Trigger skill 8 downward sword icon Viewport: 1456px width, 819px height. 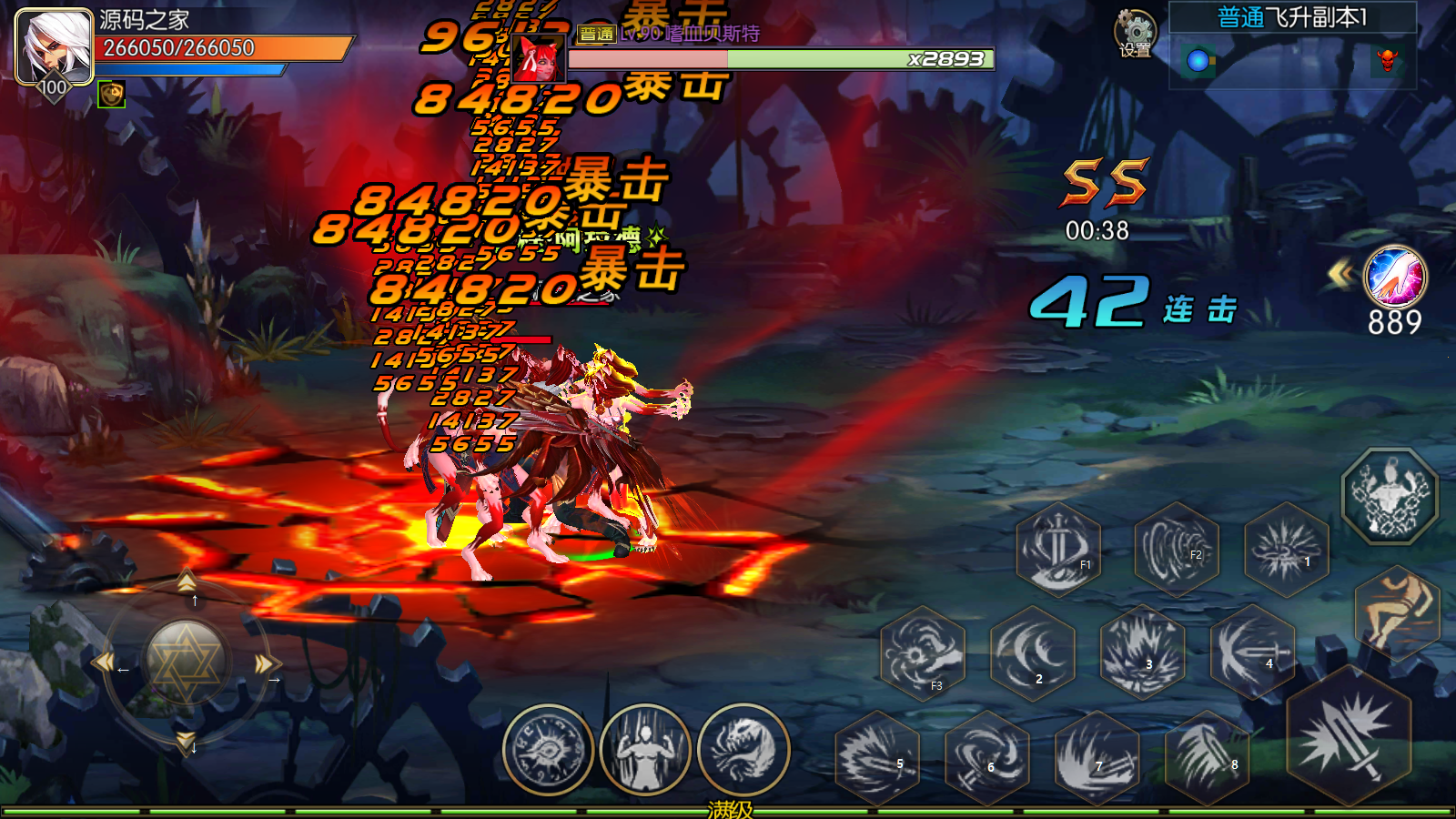[x=1208, y=758]
